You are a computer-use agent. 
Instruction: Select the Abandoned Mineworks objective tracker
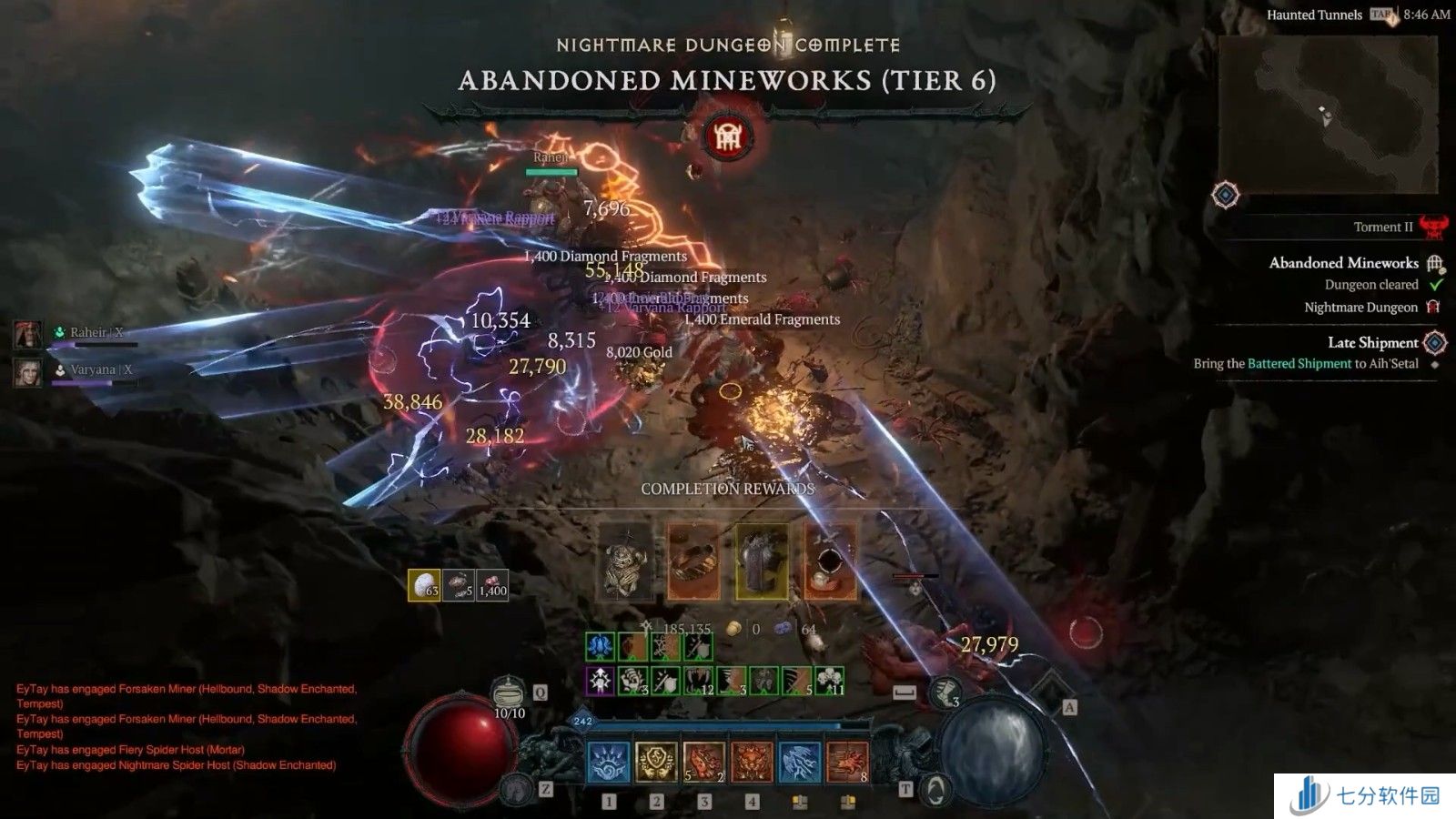click(x=1343, y=263)
